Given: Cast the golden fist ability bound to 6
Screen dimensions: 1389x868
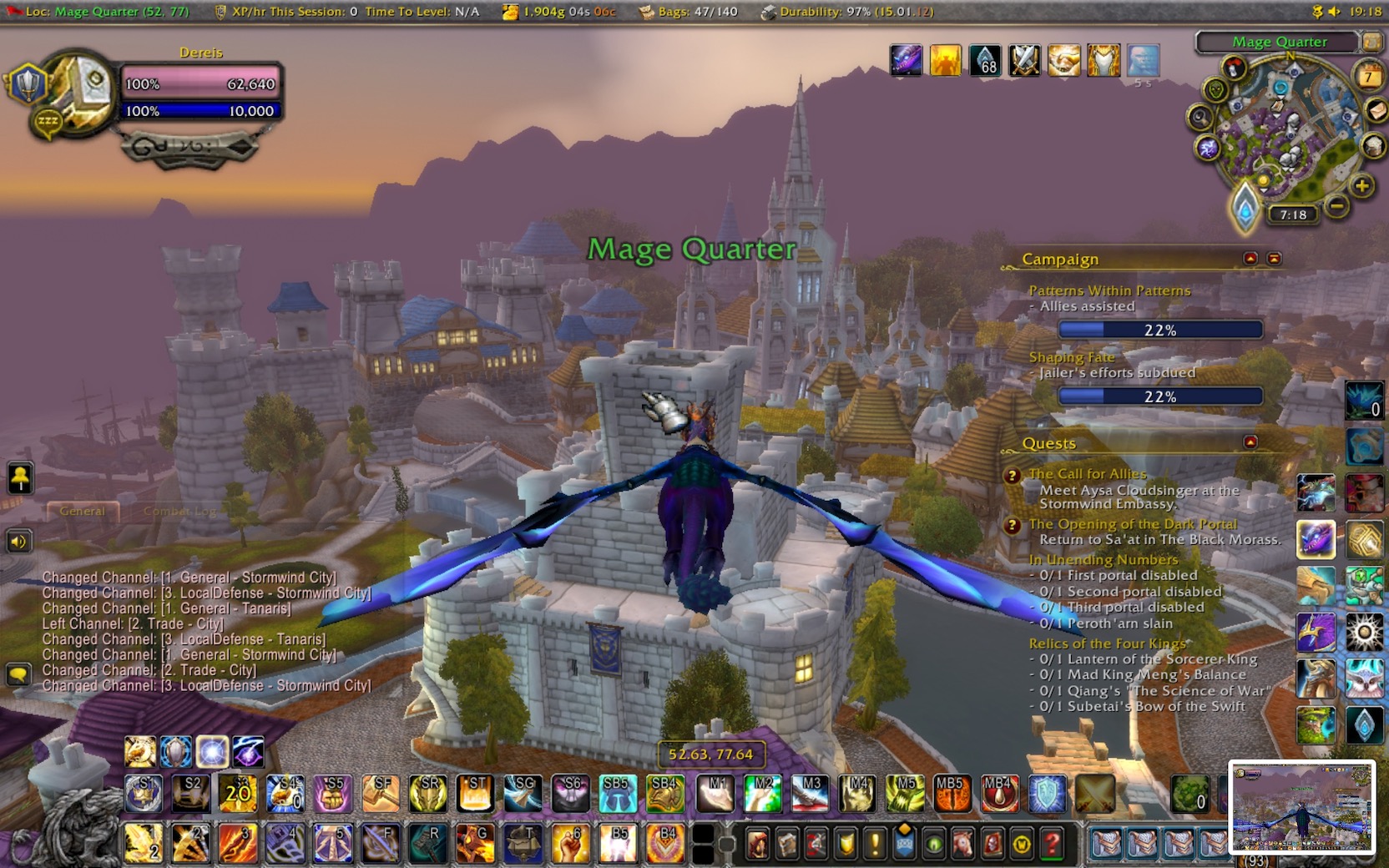Looking at the screenshot, I should click(x=570, y=843).
